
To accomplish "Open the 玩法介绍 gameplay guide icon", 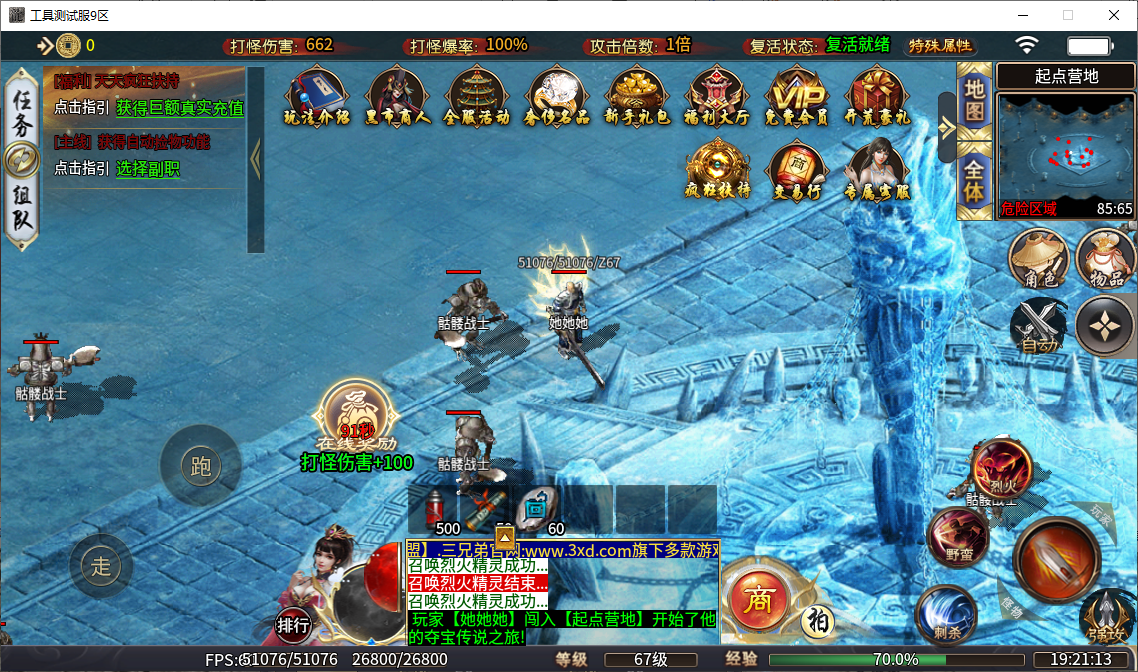I will coord(316,96).
